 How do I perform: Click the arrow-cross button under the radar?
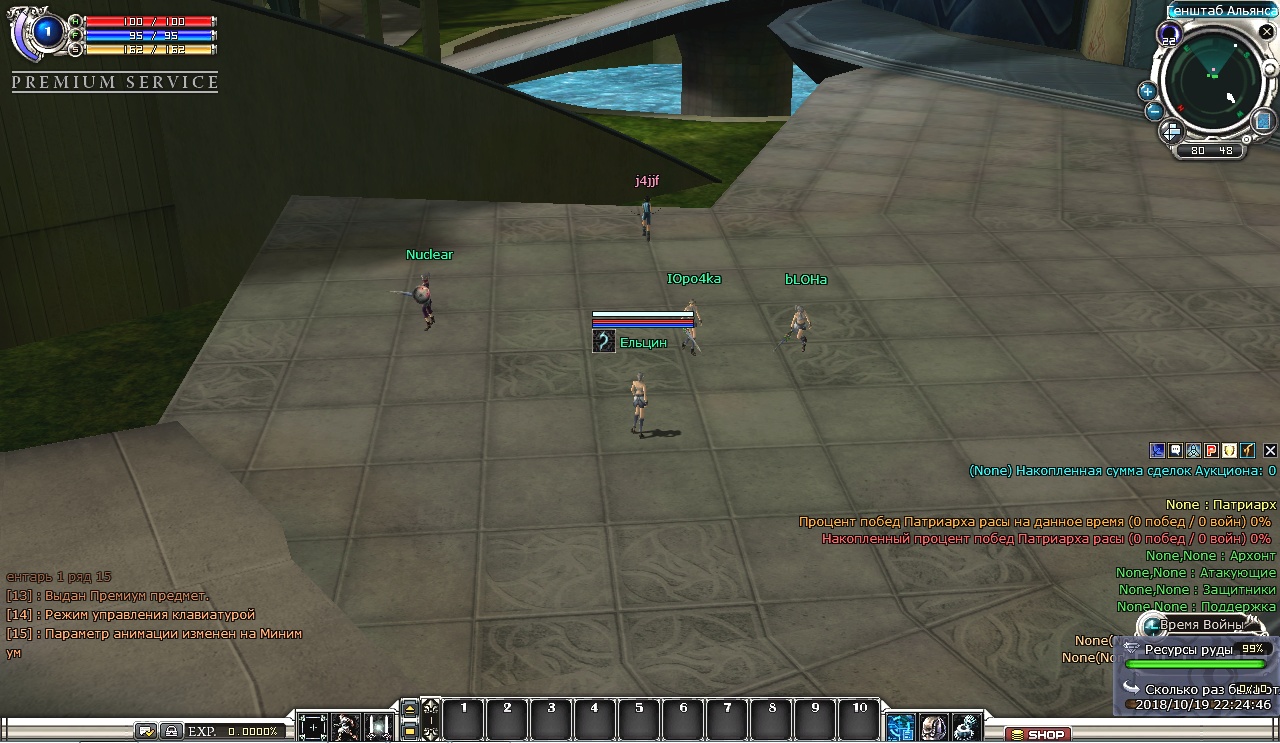pyautogui.click(x=1170, y=131)
